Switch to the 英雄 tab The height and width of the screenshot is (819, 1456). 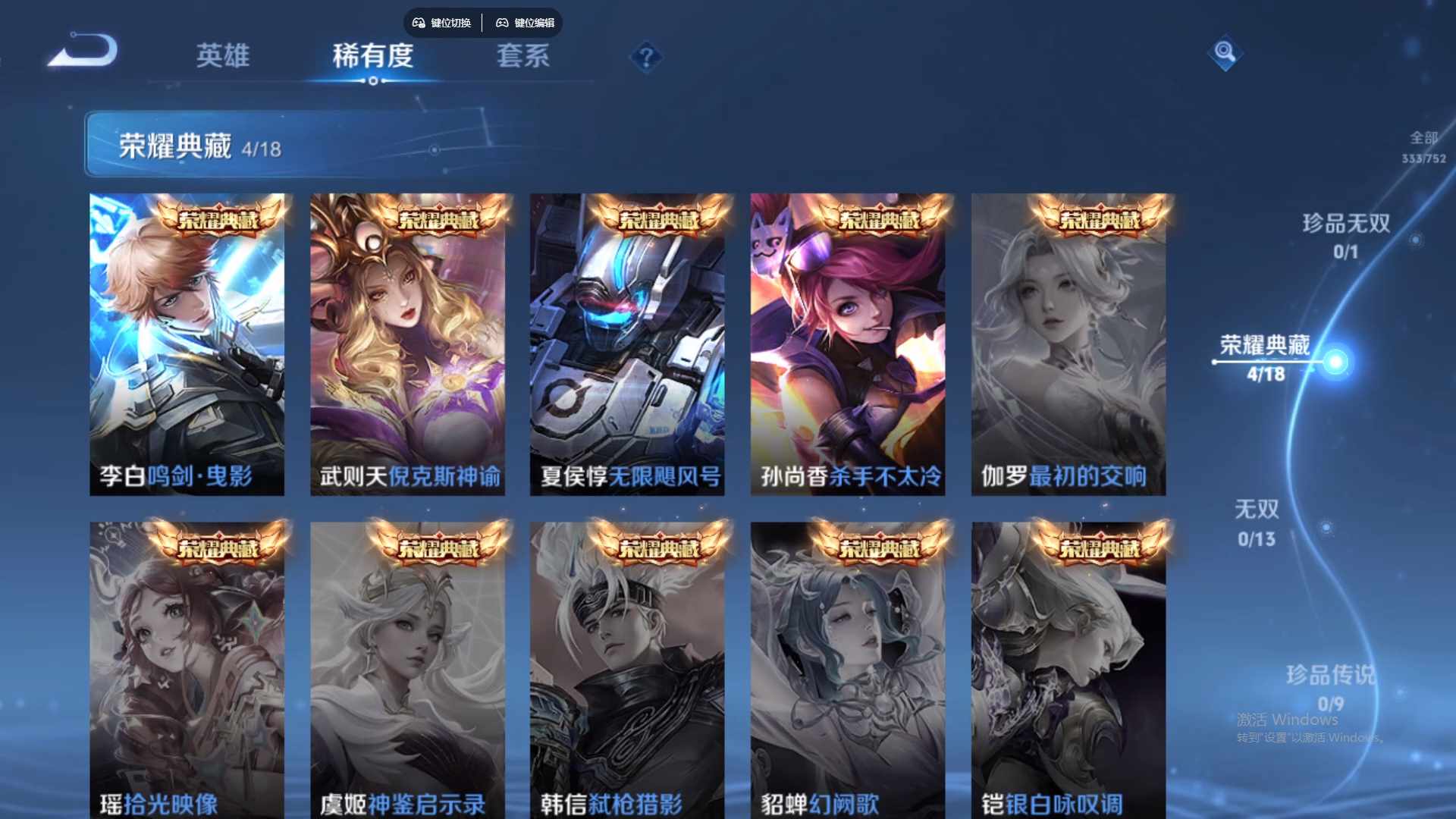[x=223, y=57]
